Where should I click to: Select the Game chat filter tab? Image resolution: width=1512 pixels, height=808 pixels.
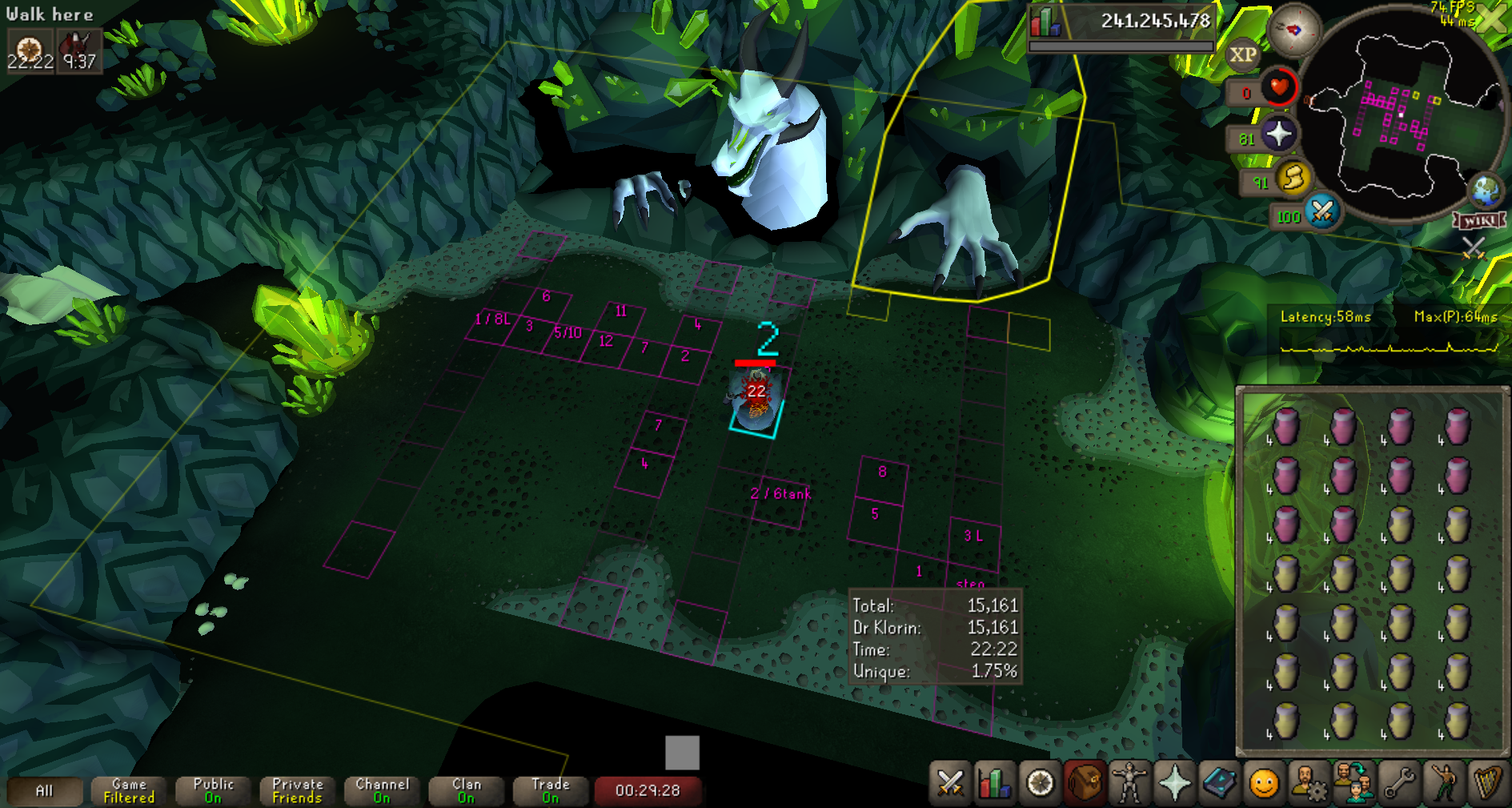[x=129, y=790]
